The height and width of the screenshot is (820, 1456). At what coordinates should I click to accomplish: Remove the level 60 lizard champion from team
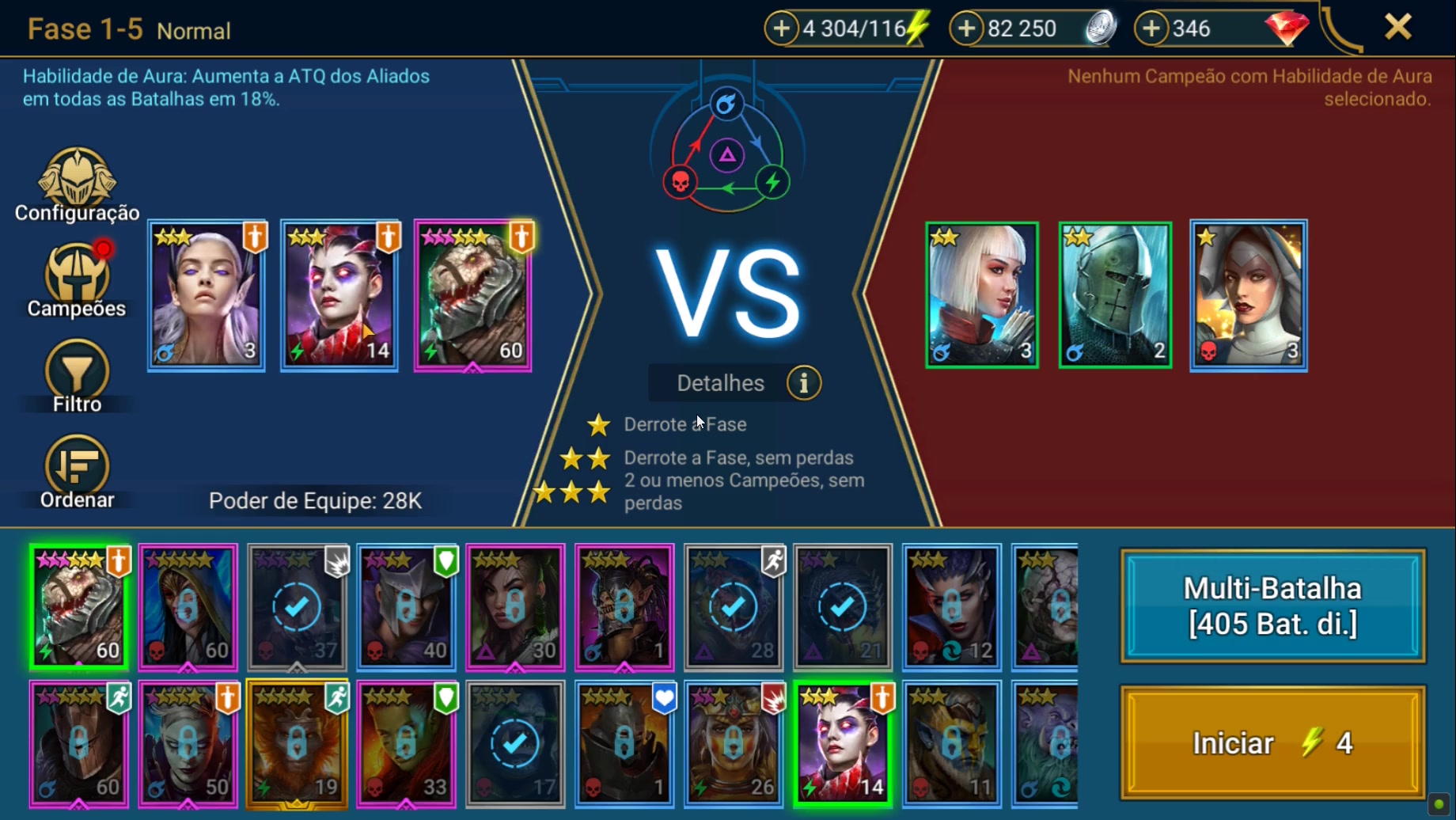coord(472,296)
